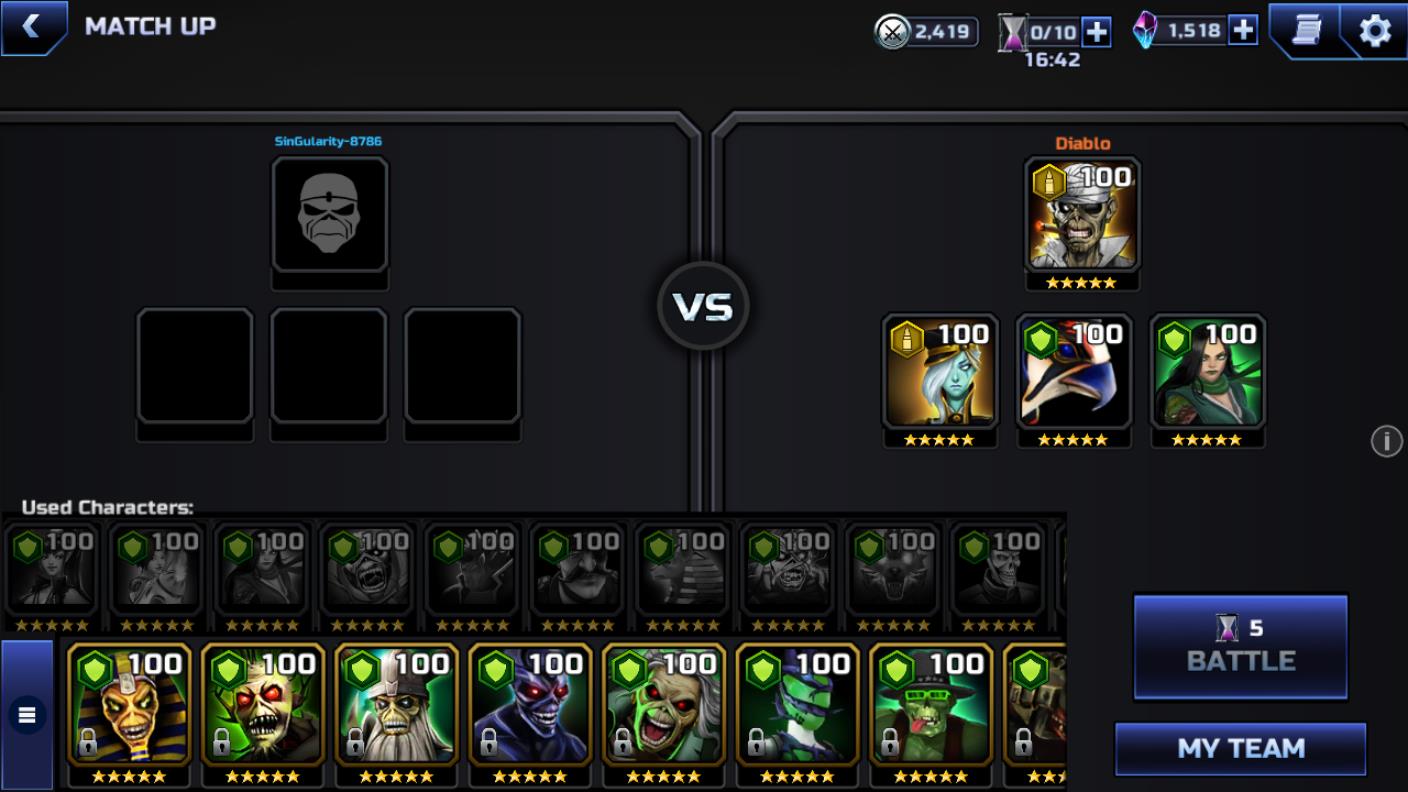Inspect the enemy white-haired woman portrait

pos(939,373)
